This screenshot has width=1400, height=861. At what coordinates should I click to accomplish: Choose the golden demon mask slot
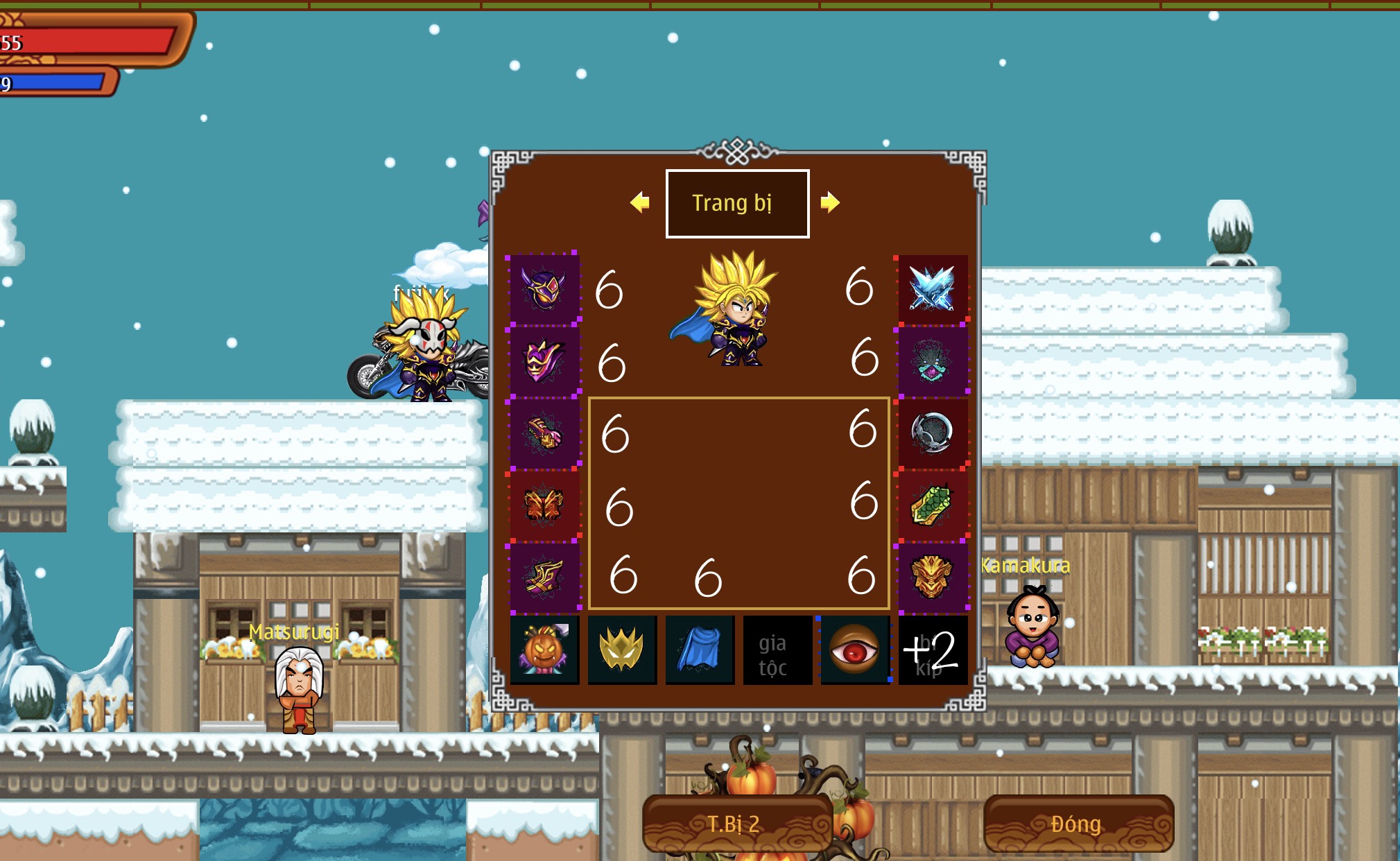click(x=932, y=577)
